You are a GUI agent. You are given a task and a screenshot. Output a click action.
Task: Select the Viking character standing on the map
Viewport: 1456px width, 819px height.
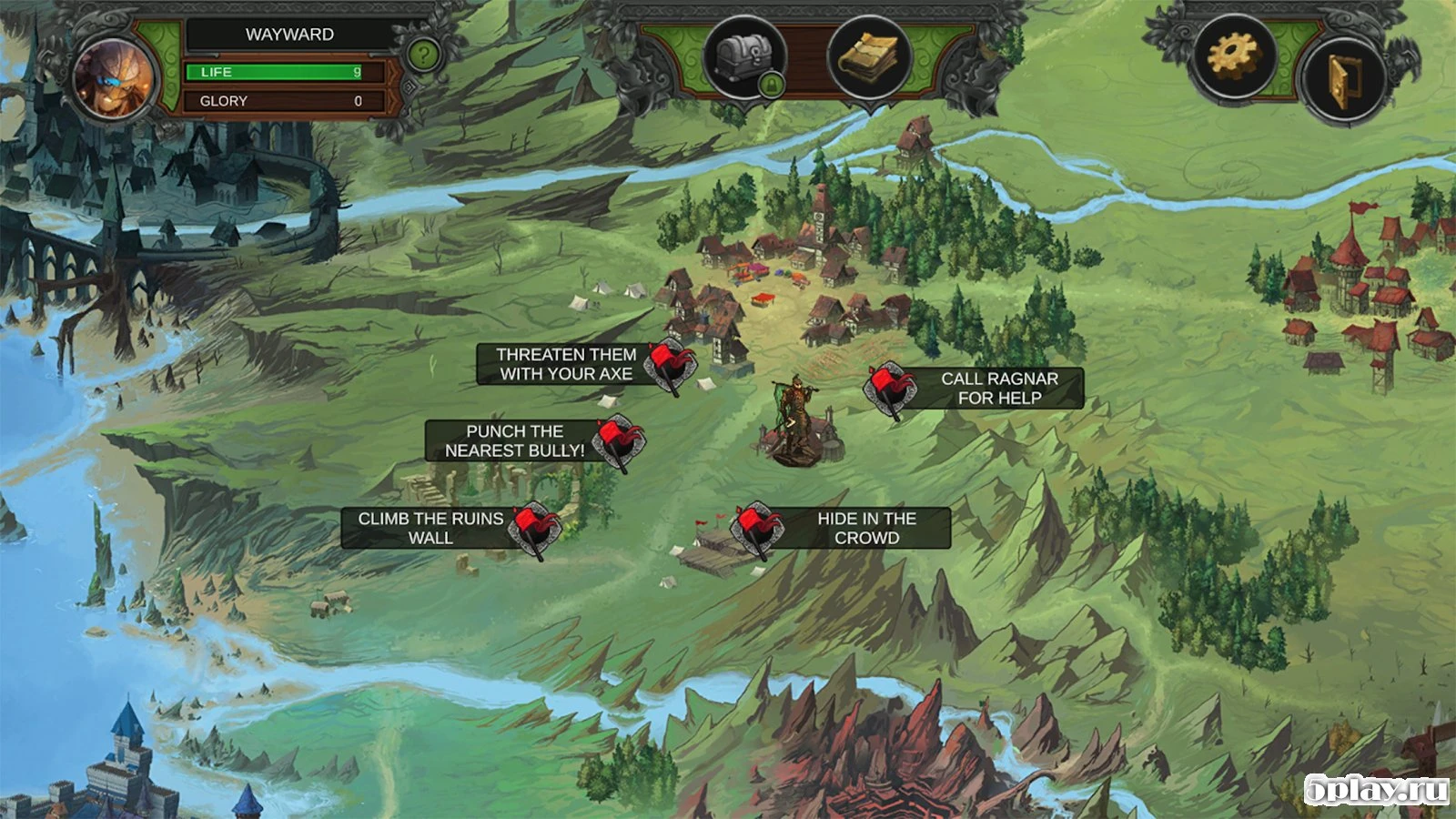(796, 409)
